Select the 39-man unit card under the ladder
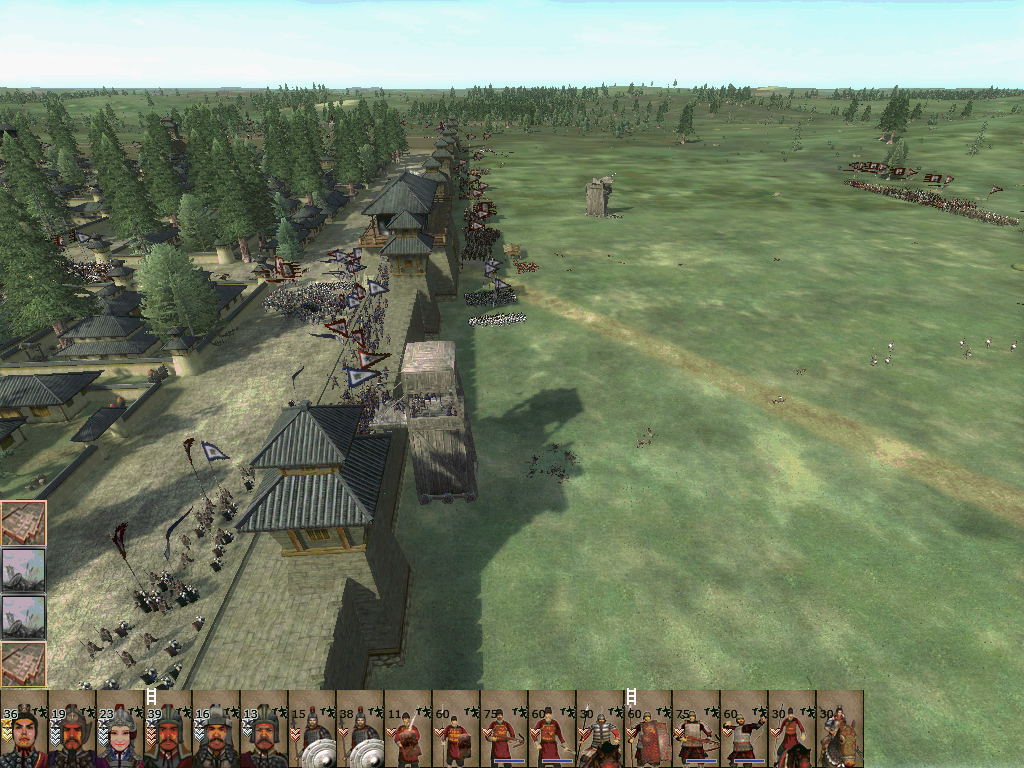Image resolution: width=1024 pixels, height=768 pixels. click(x=168, y=729)
